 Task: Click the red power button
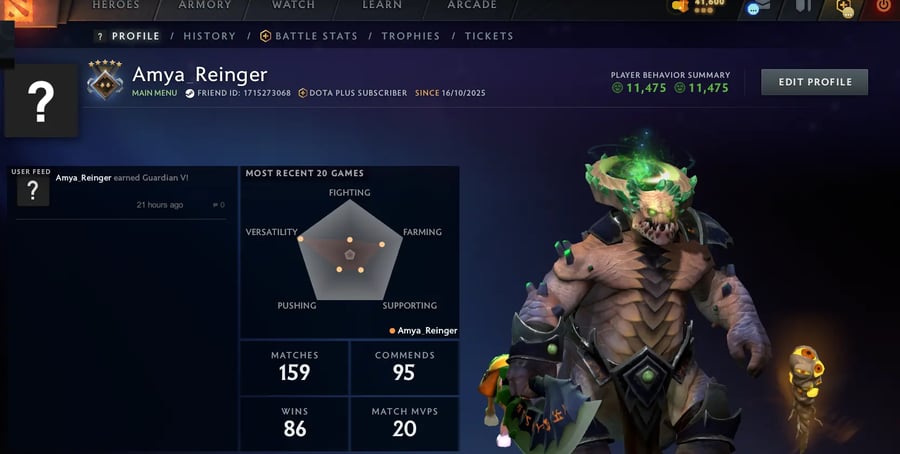click(x=883, y=6)
